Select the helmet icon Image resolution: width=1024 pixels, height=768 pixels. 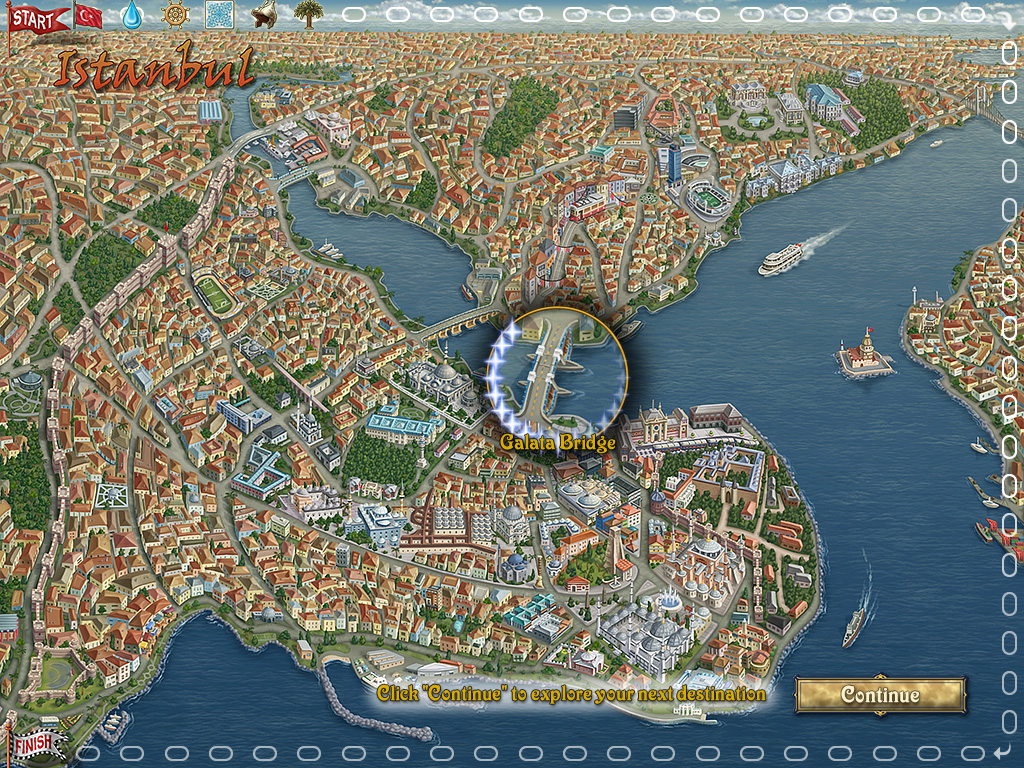tap(264, 15)
